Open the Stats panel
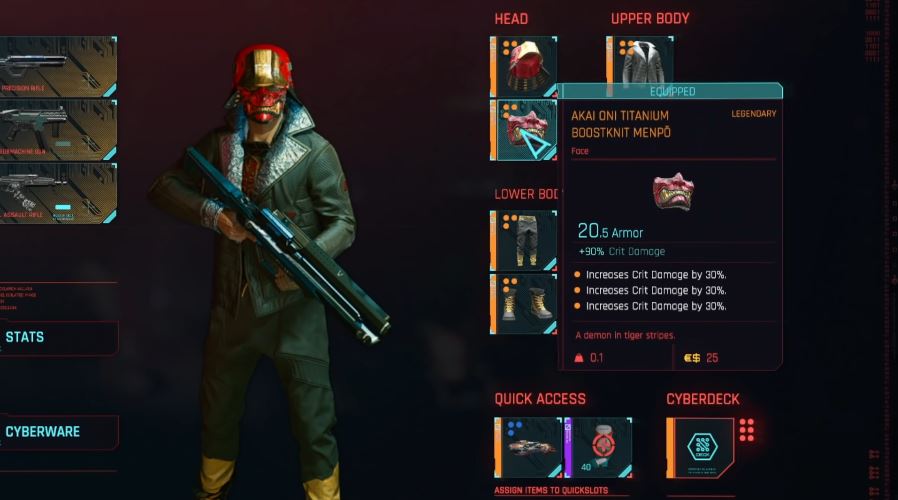The height and width of the screenshot is (500, 898). click(58, 338)
